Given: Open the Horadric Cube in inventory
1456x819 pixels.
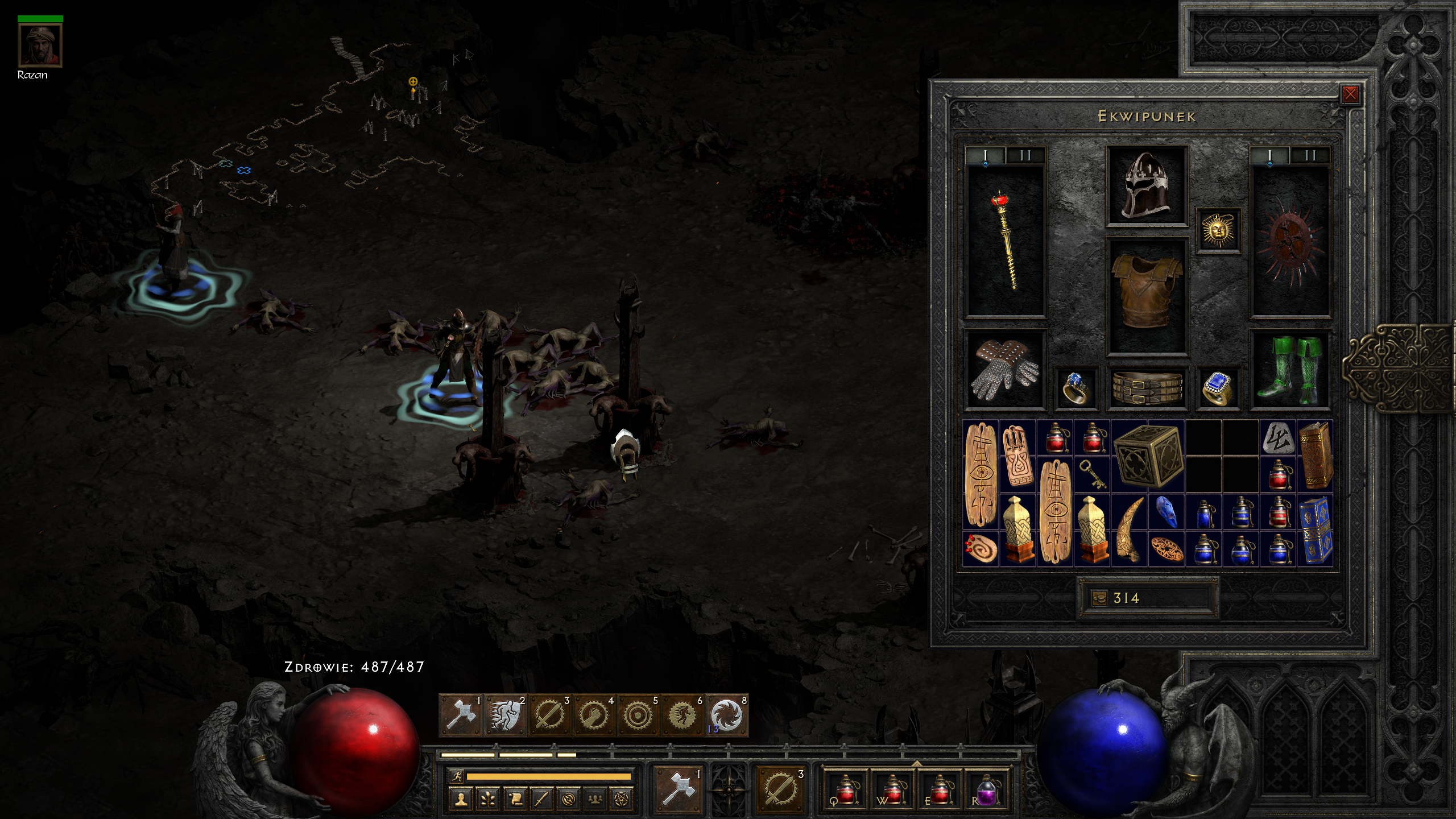Looking at the screenshot, I should pyautogui.click(x=1148, y=456).
